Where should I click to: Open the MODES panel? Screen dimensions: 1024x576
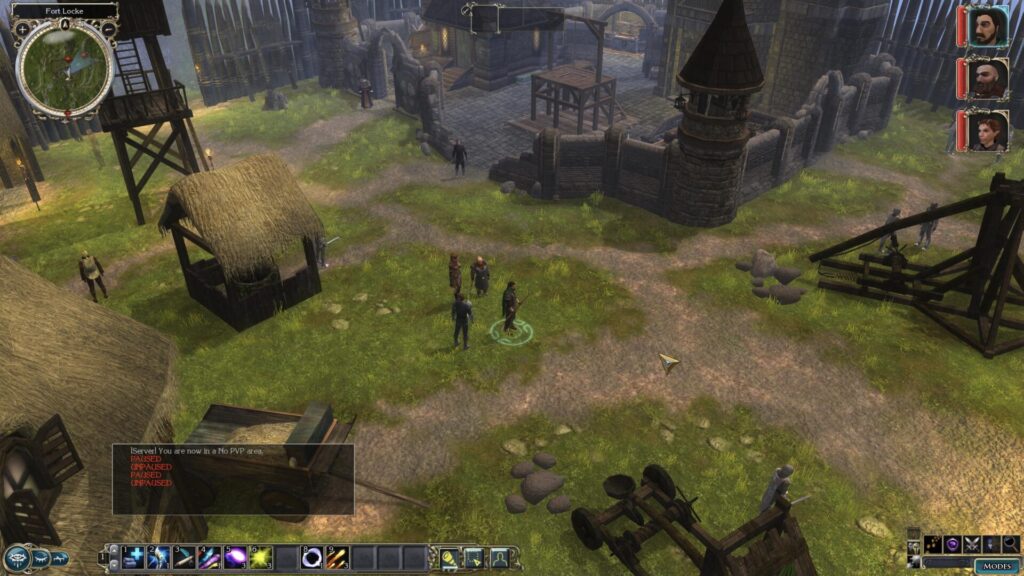tap(997, 565)
